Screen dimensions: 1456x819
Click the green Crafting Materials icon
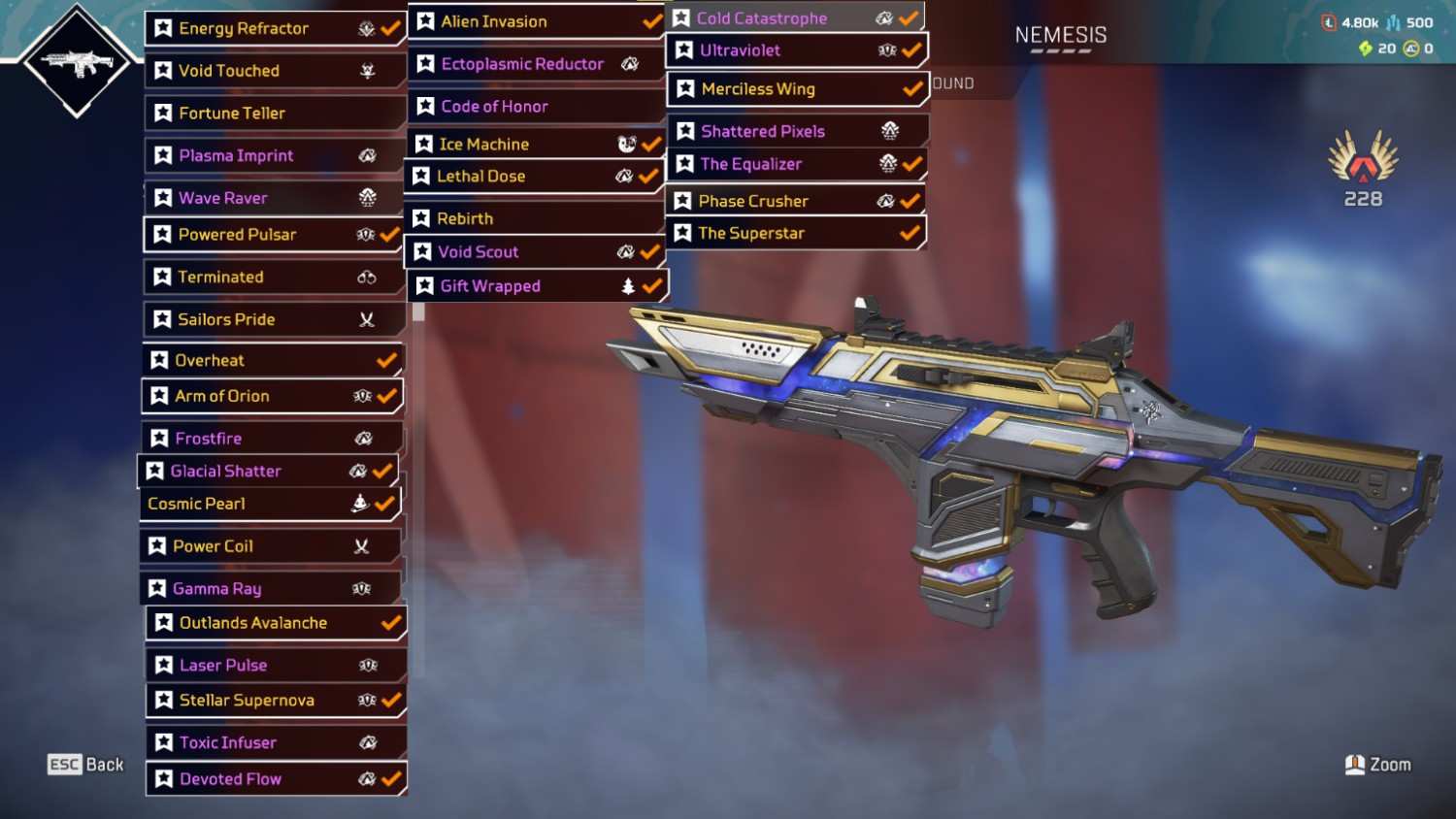pyautogui.click(x=1368, y=49)
